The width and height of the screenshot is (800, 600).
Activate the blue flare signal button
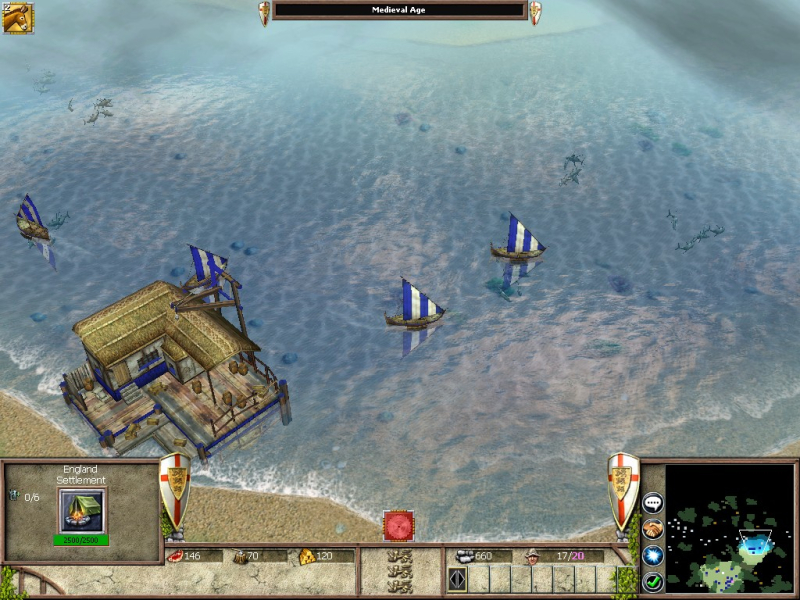point(653,555)
